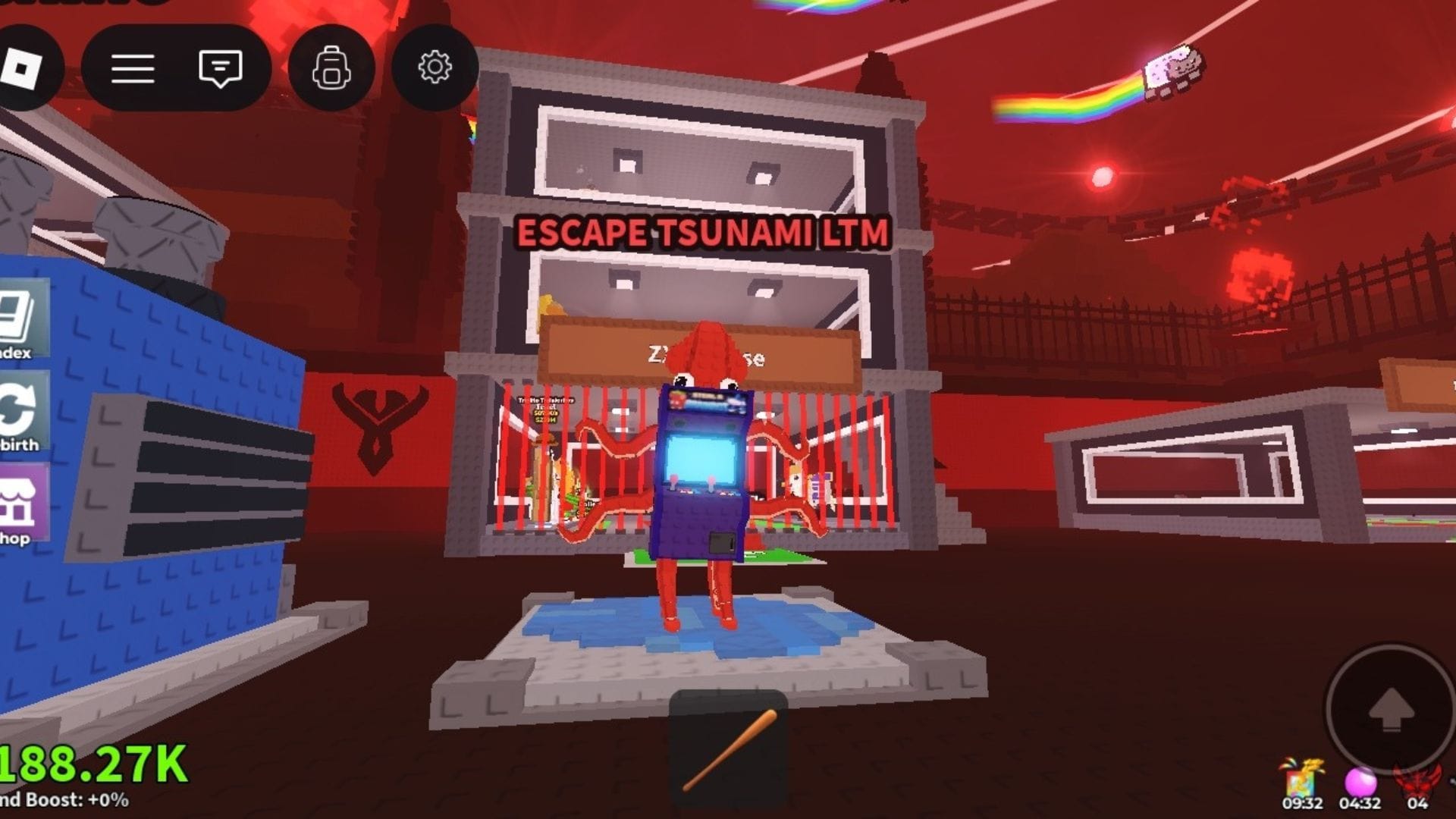The image size is (1456, 819).
Task: Tap the jump arrow button
Action: pyautogui.click(x=1391, y=710)
